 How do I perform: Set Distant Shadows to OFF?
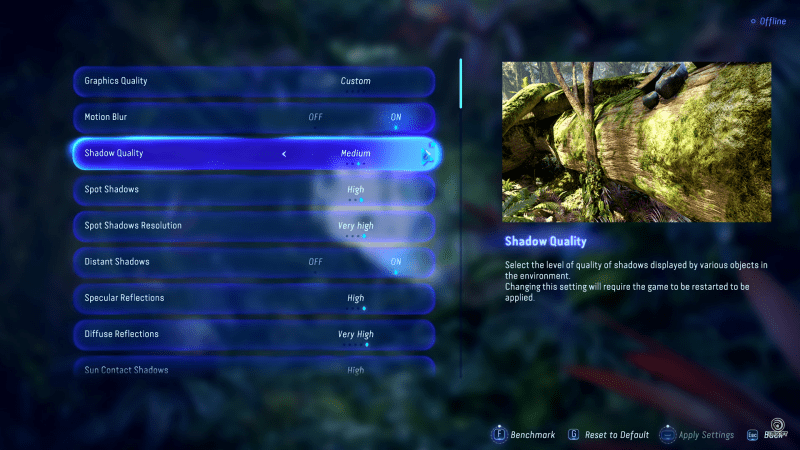[x=315, y=262]
